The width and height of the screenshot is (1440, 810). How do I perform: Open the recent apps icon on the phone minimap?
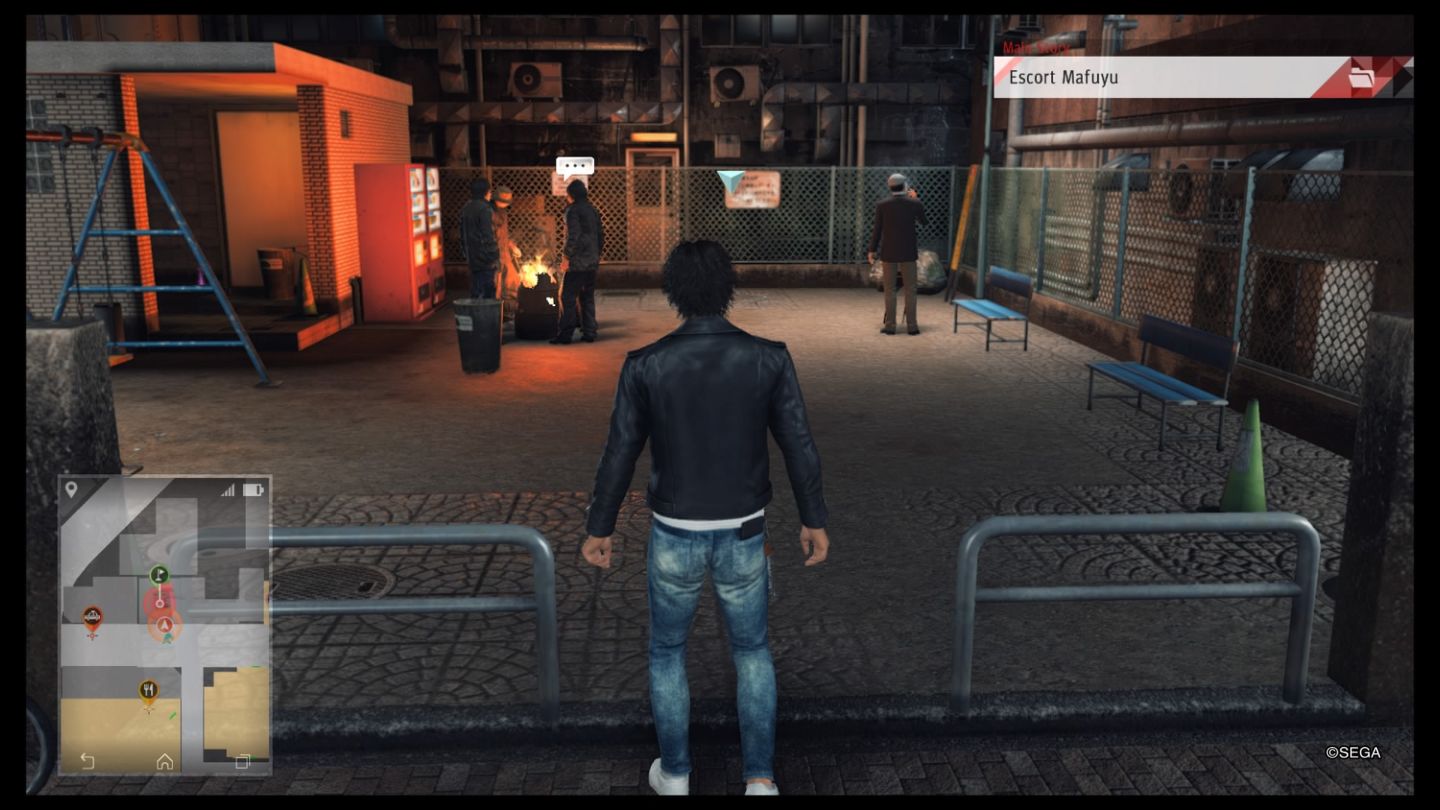(243, 760)
